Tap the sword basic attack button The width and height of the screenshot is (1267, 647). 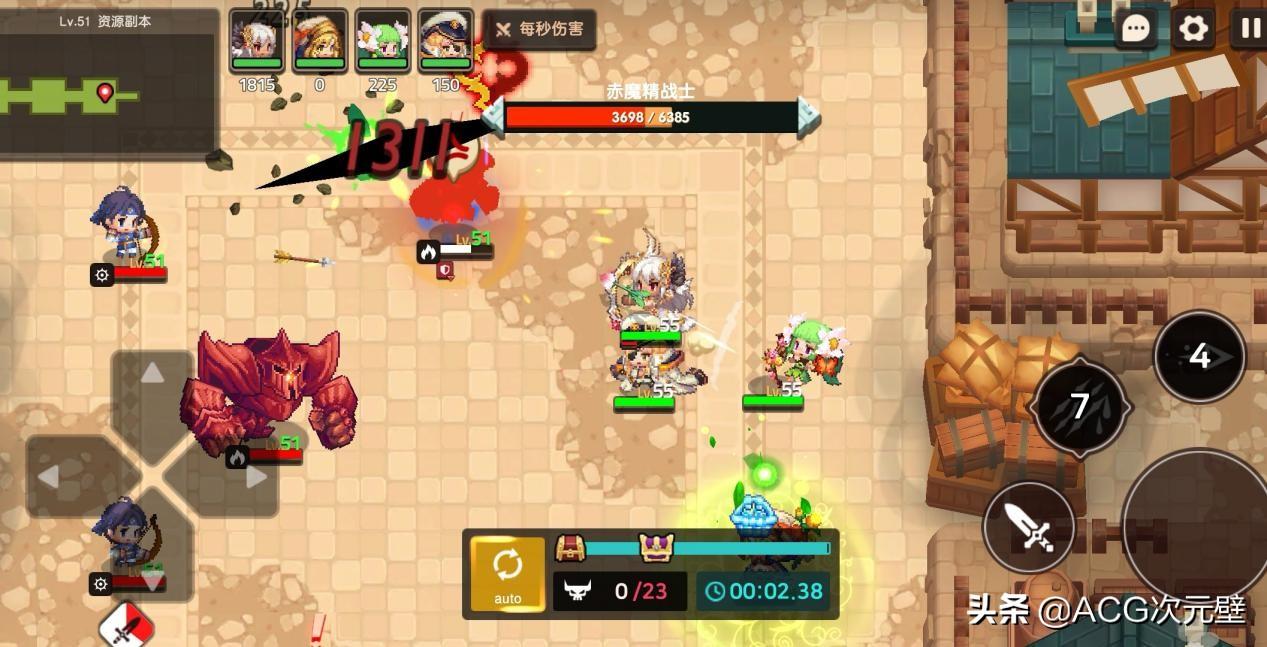click(x=1028, y=527)
